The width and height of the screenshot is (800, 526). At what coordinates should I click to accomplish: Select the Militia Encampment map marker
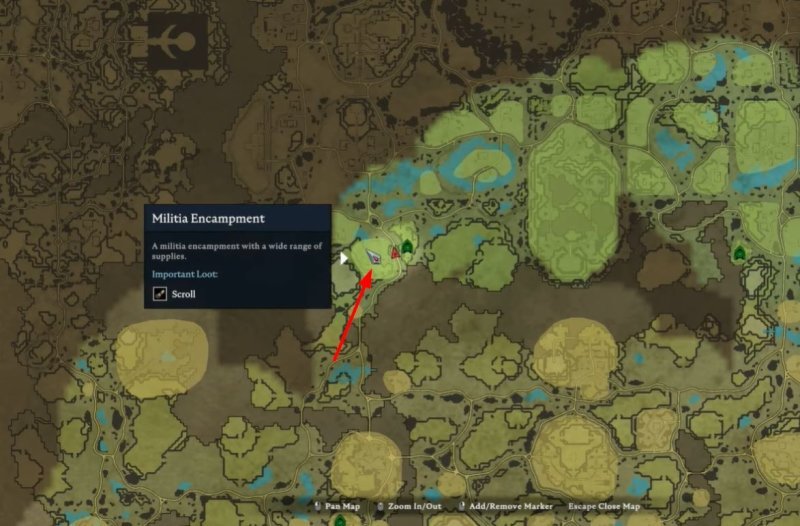click(374, 255)
